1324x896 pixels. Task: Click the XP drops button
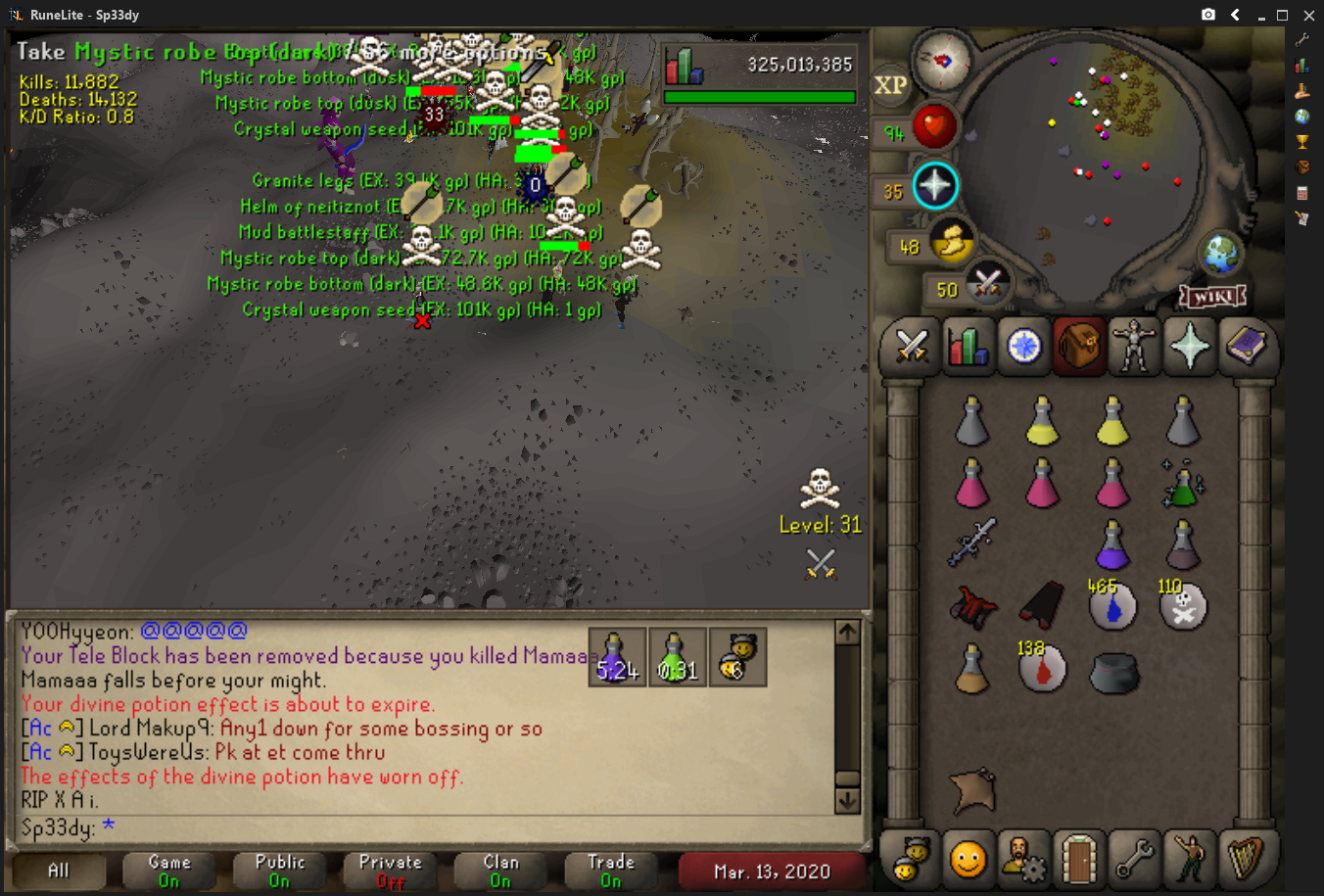pyautogui.click(x=890, y=85)
